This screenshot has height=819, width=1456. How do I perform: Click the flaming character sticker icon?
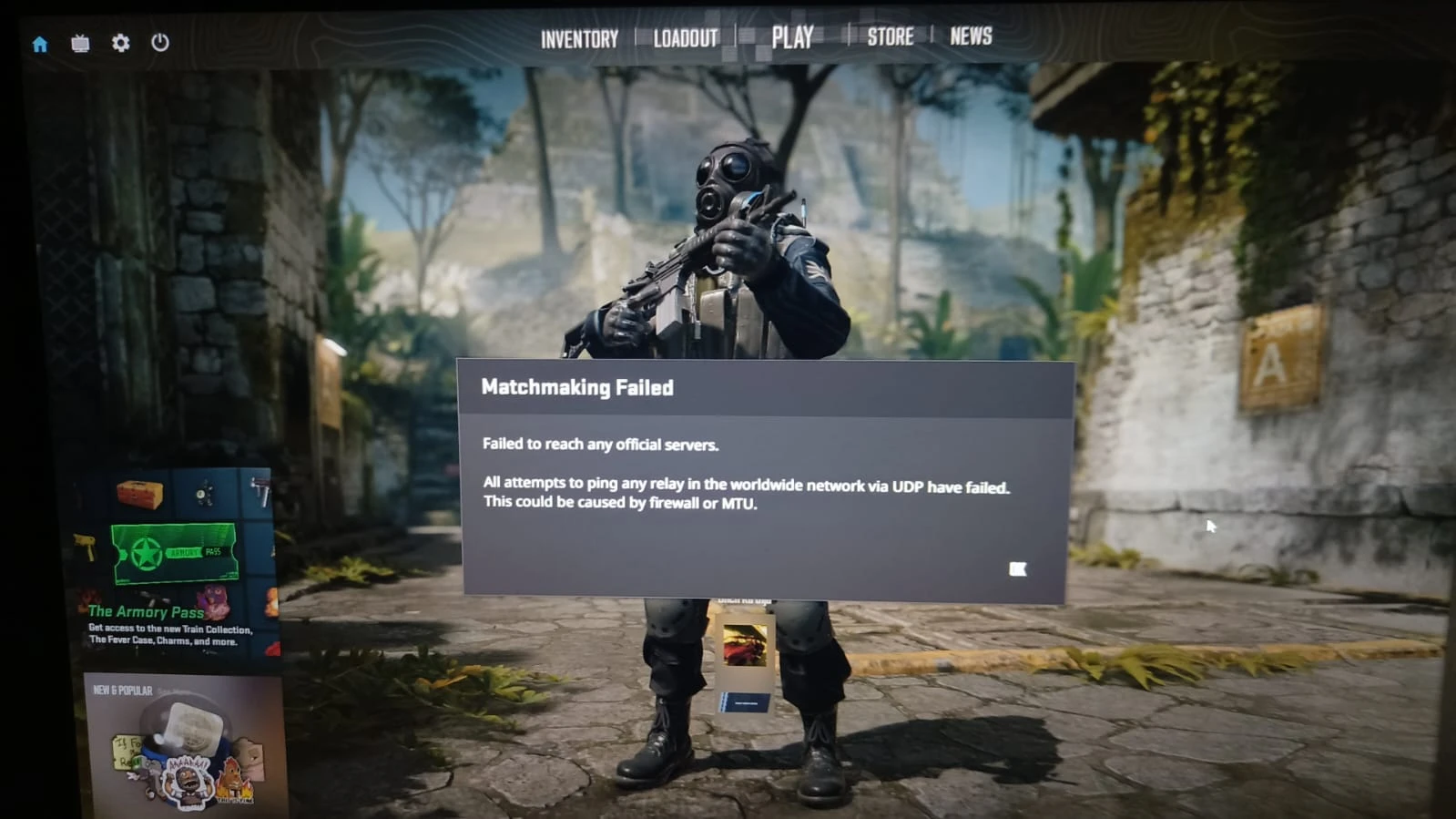[x=234, y=783]
